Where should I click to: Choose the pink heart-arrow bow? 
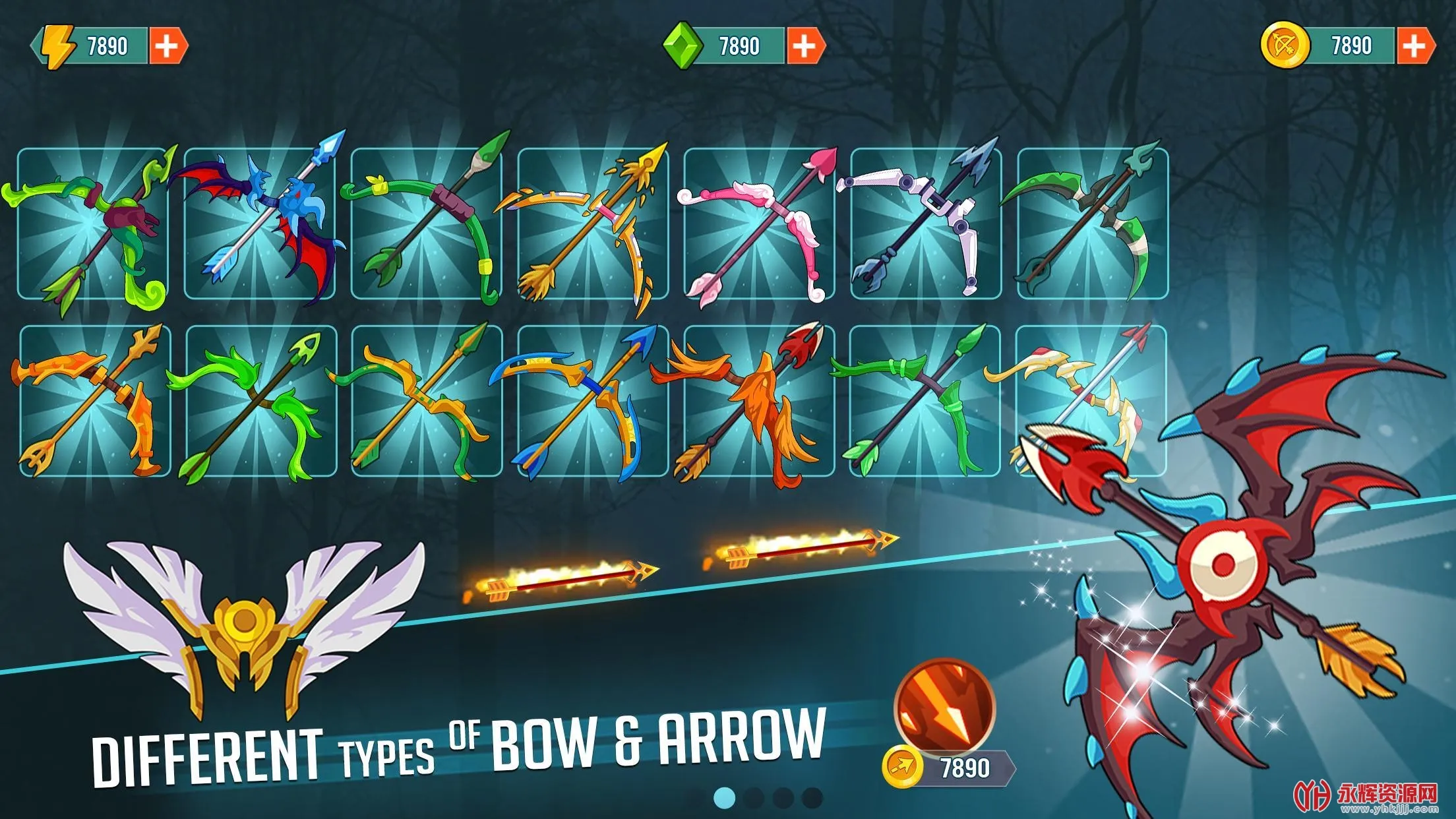[758, 224]
